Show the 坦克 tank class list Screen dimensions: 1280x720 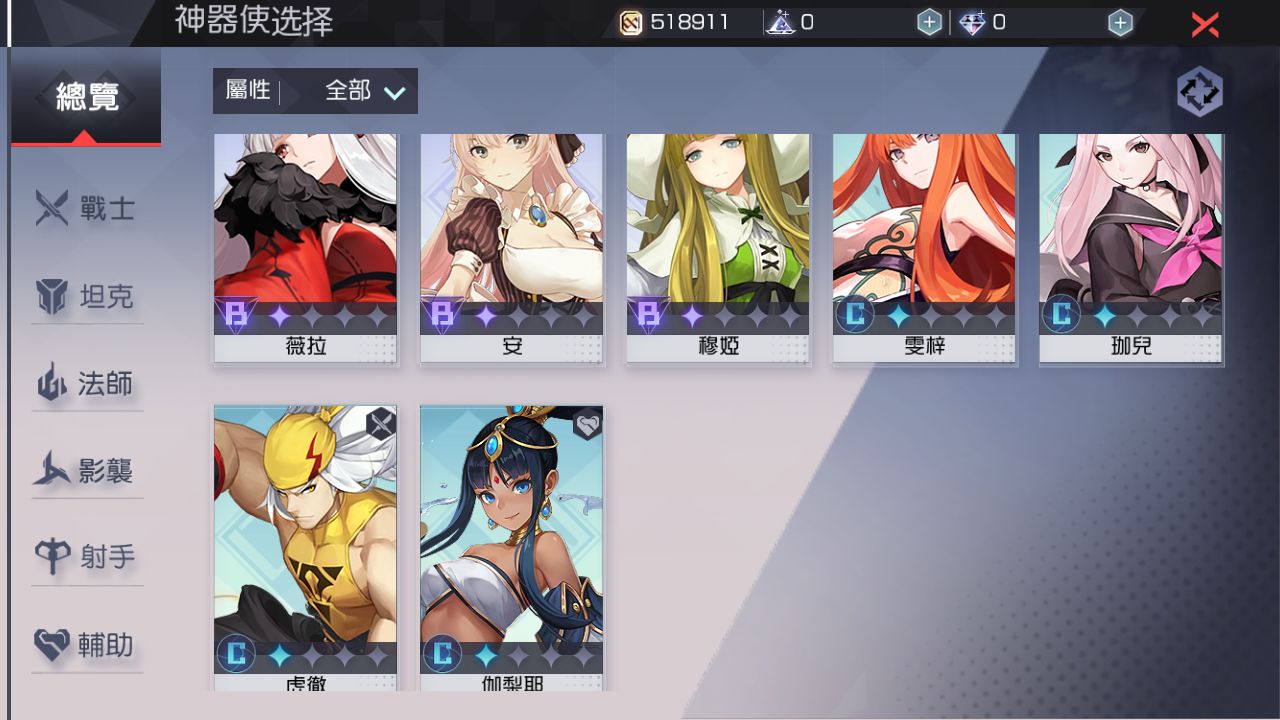point(86,297)
